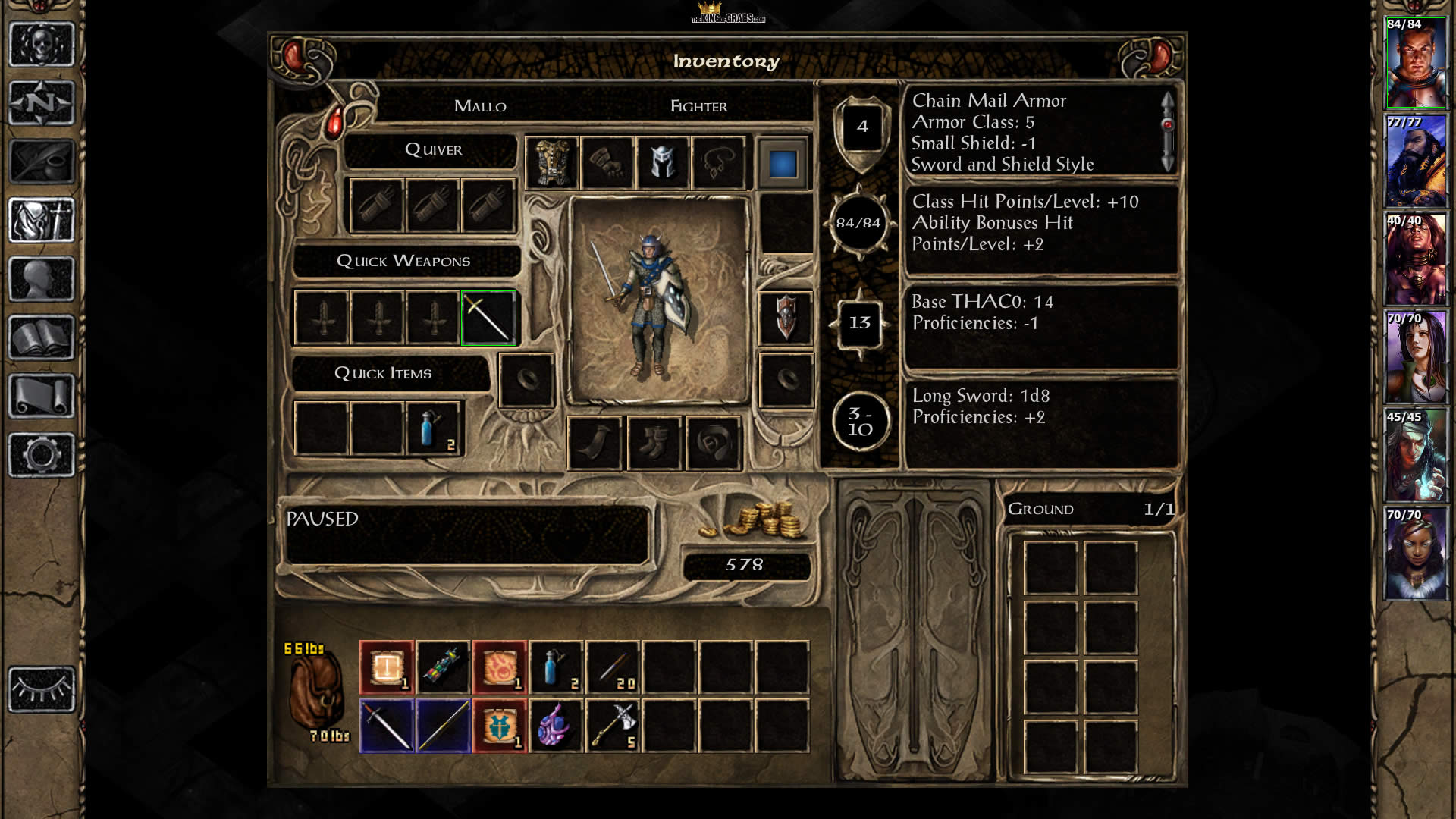
Task: Open the mage spellbook button
Action: click(42, 337)
